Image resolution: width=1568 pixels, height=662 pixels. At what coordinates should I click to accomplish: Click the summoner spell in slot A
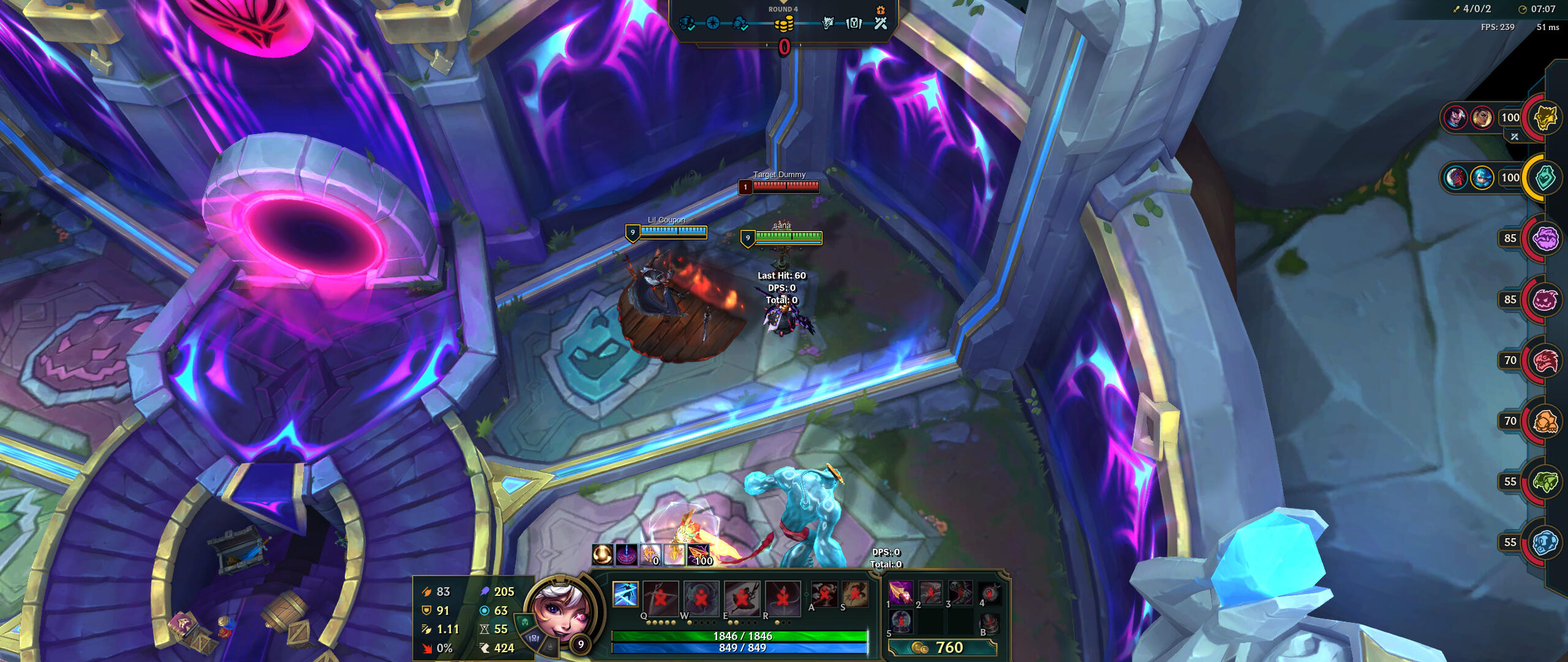824,593
